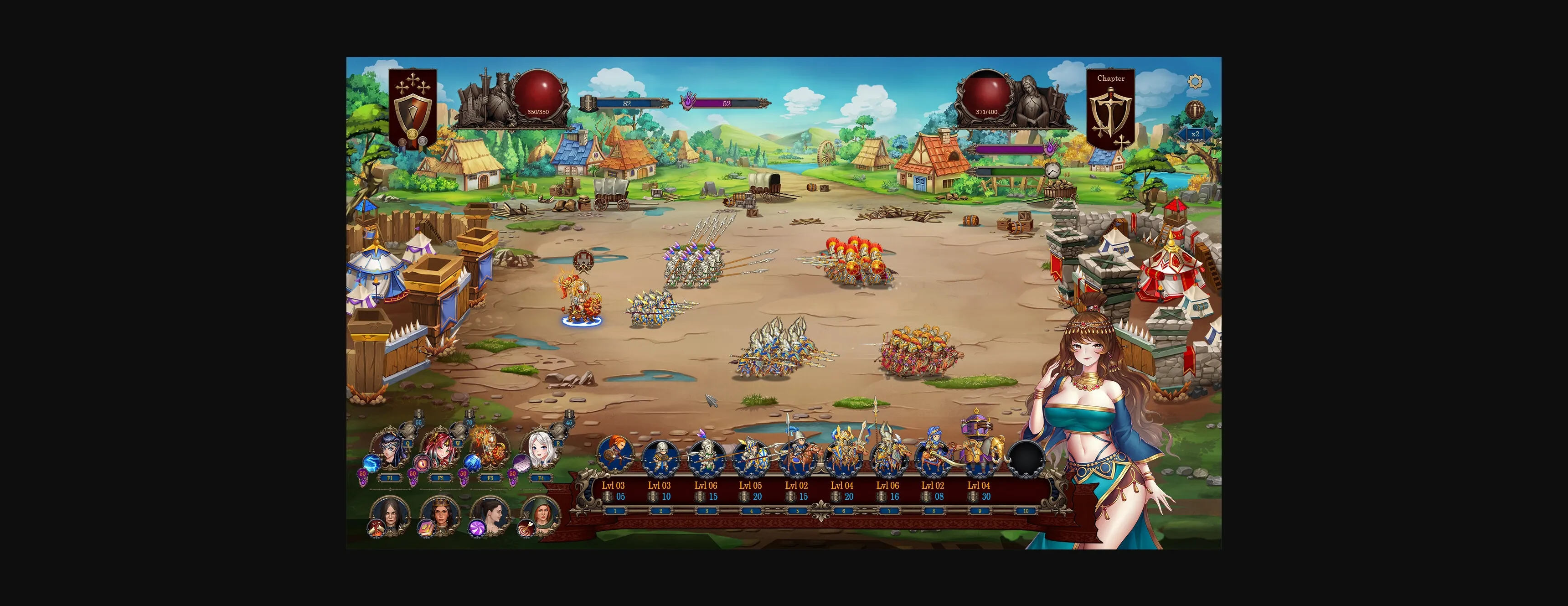Select the camel rider unit in slot 8
Image resolution: width=1568 pixels, height=606 pixels.
(936, 456)
